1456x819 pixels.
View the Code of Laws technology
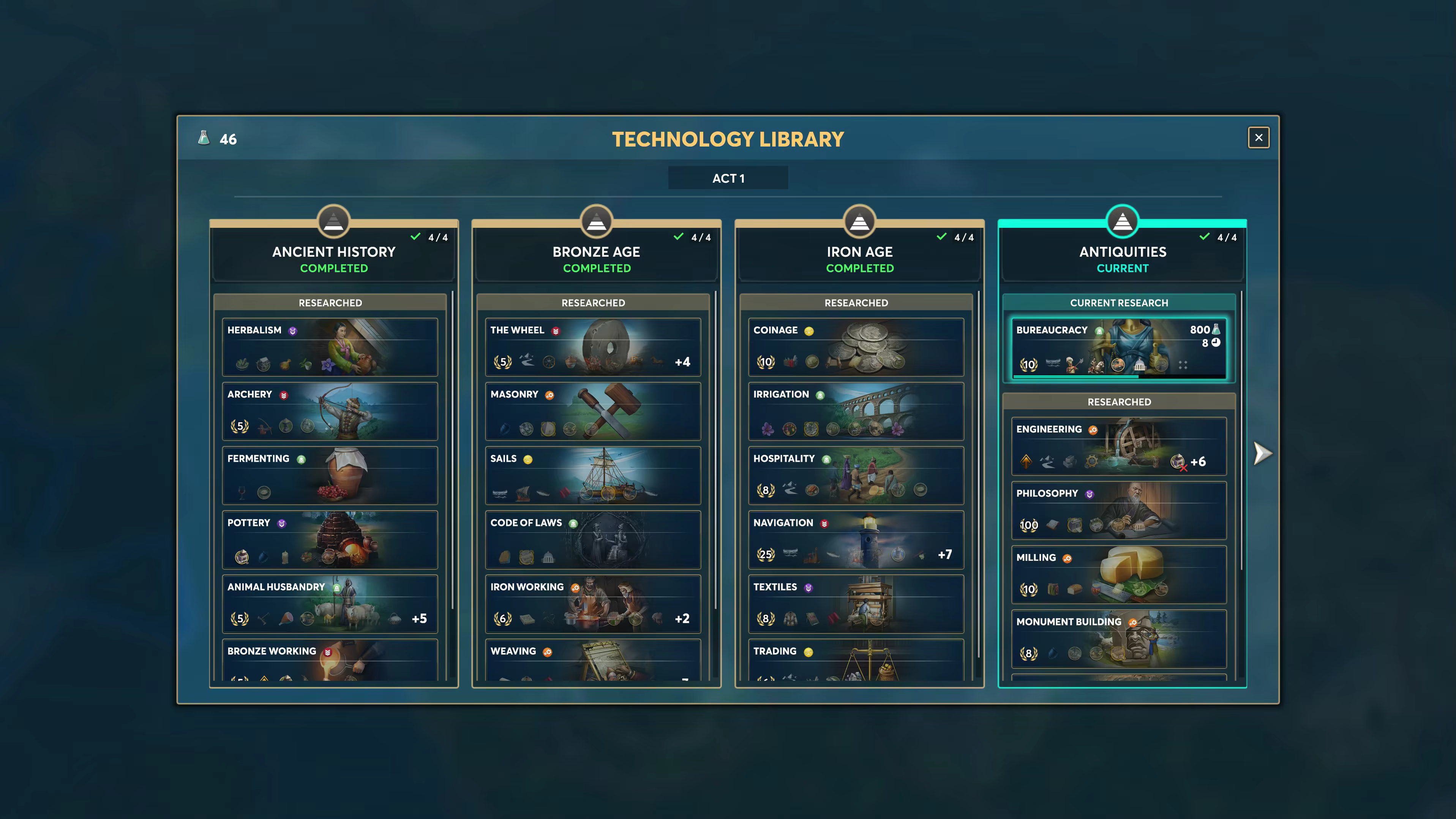(x=592, y=539)
